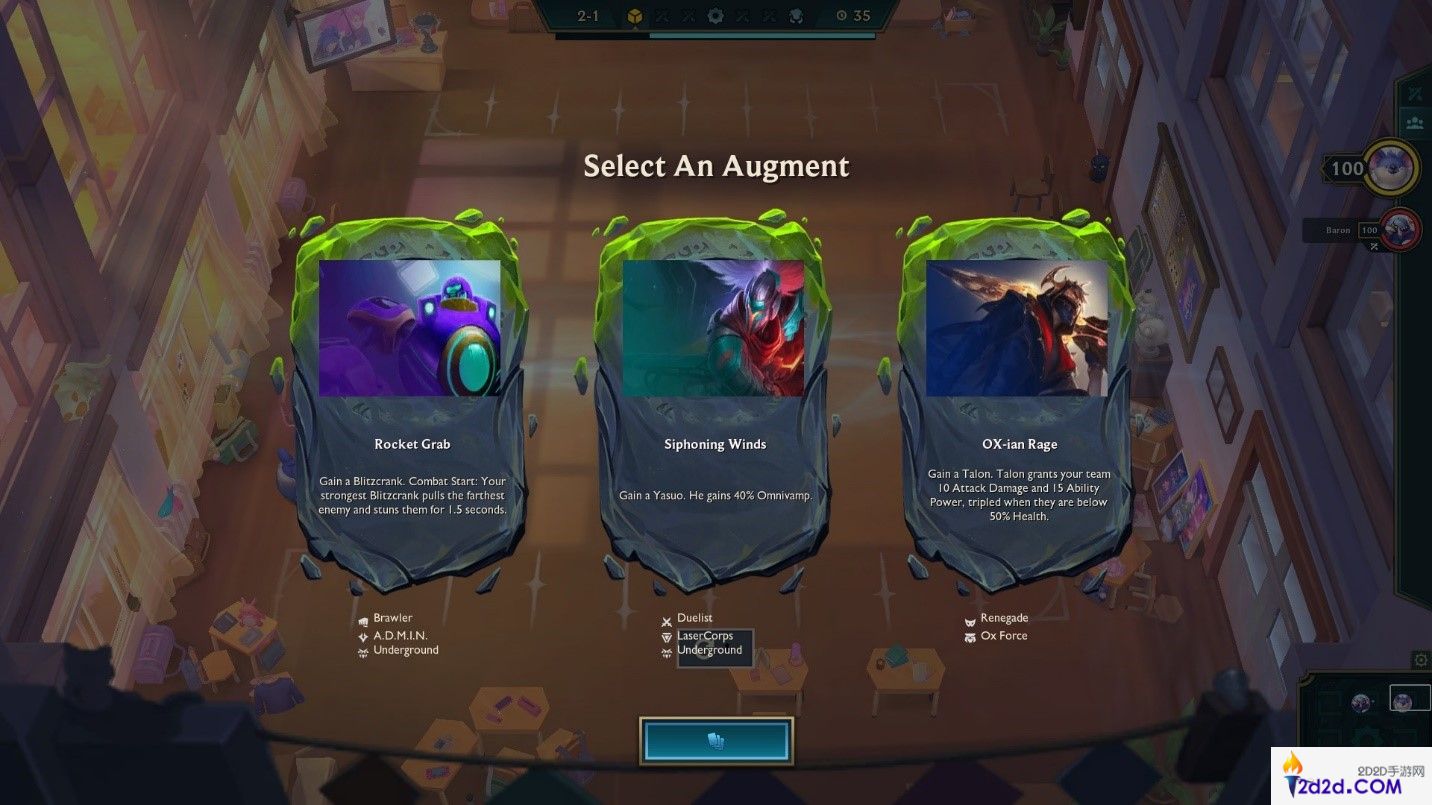Pick the OX-ian Rage augment card
Screen dimensions: 1432x805
pos(1018,400)
